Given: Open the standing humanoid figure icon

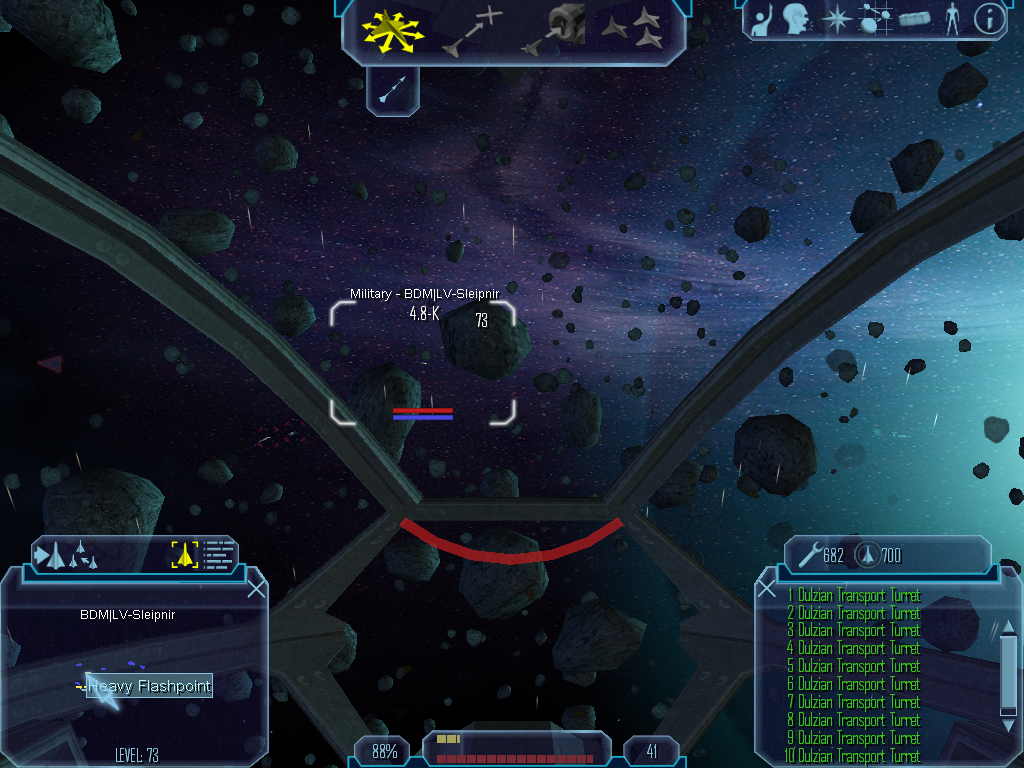Looking at the screenshot, I should tap(952, 19).
